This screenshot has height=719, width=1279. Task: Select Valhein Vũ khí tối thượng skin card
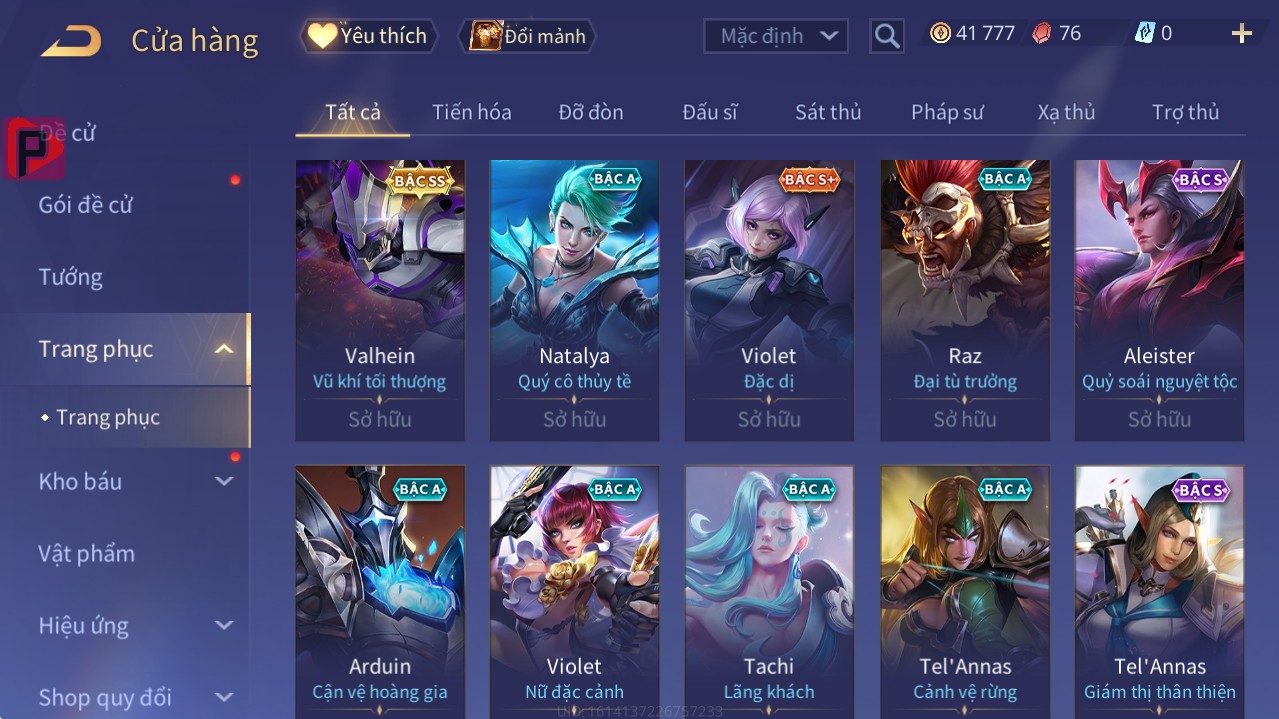pyautogui.click(x=380, y=300)
